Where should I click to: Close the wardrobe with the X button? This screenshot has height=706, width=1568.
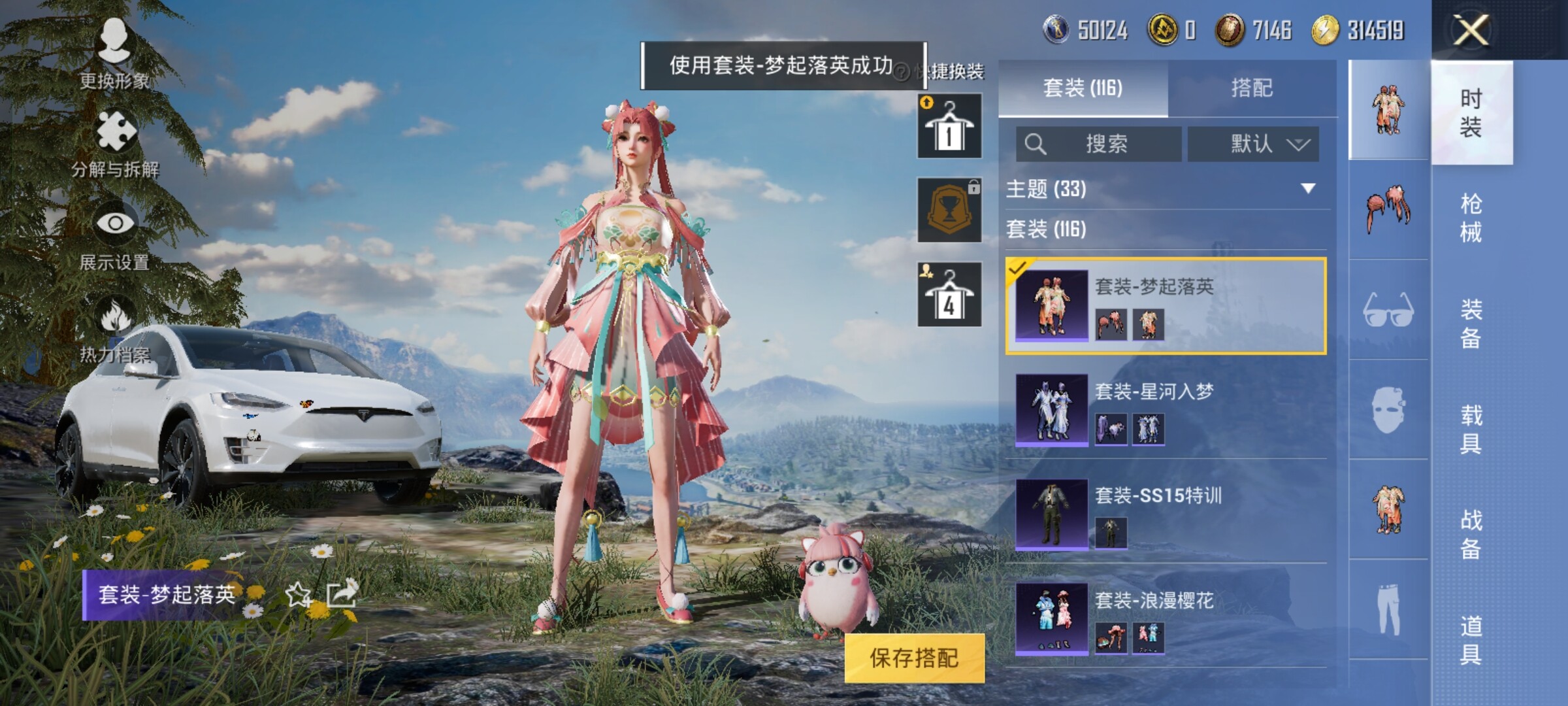[1471, 30]
